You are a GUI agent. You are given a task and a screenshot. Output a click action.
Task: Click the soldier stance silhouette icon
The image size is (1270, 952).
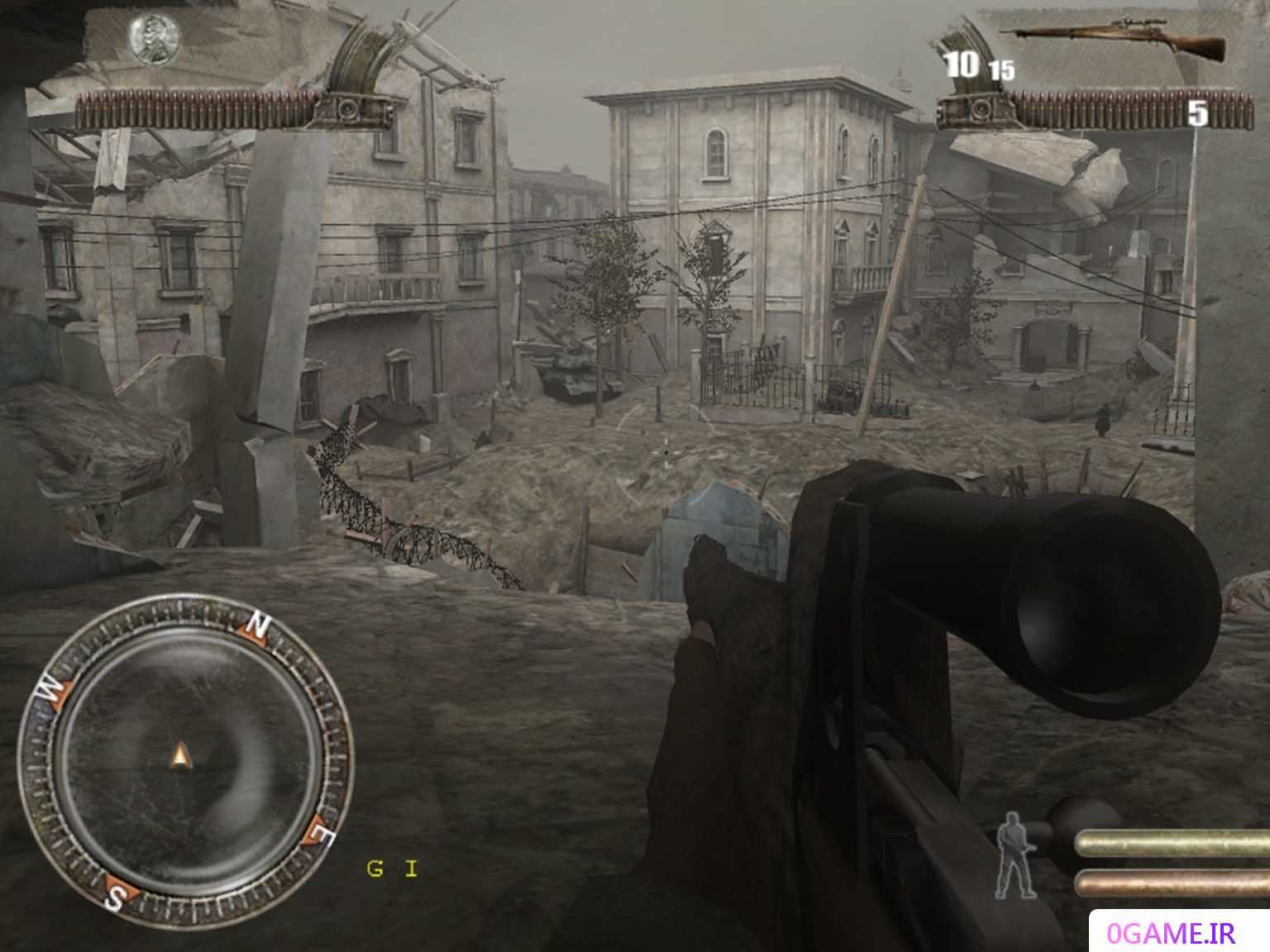tap(1013, 854)
